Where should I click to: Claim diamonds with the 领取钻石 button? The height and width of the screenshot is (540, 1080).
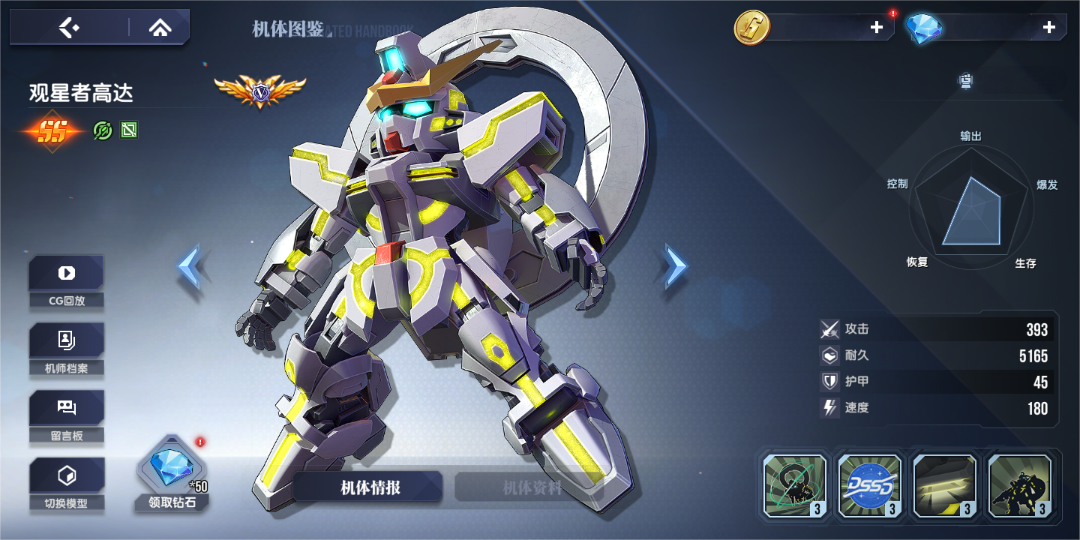pyautogui.click(x=171, y=473)
